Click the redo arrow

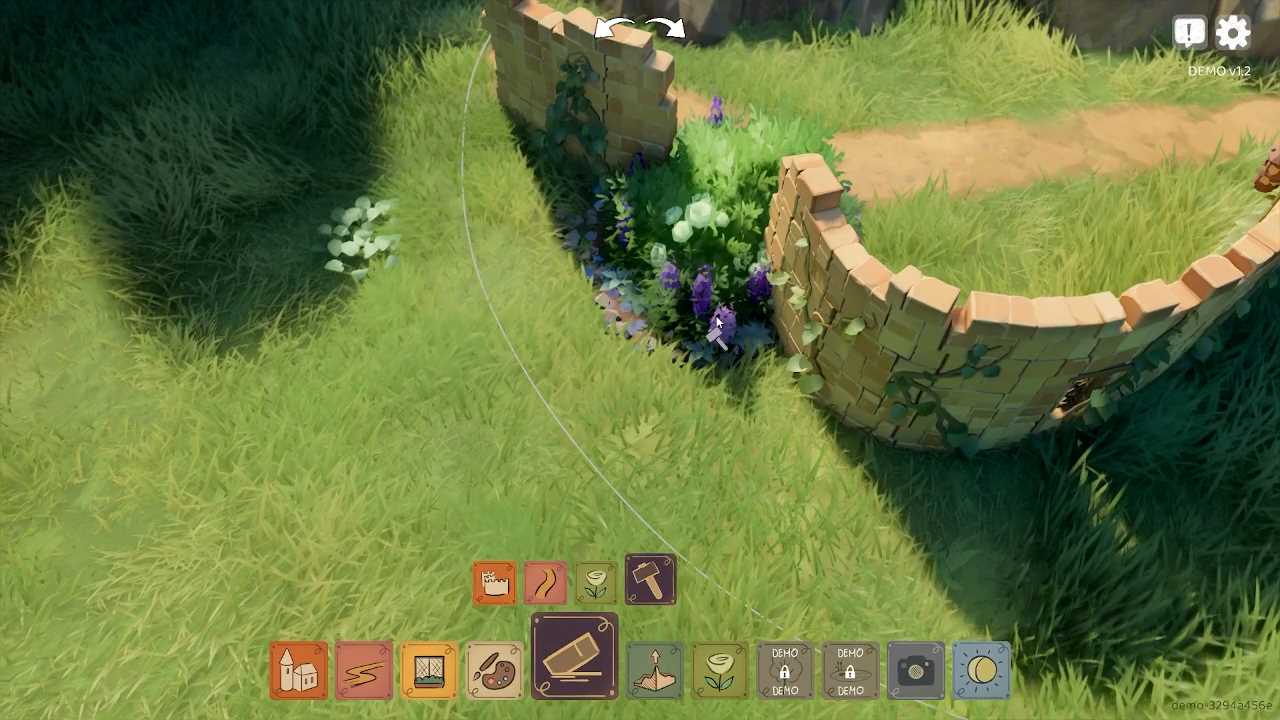[x=666, y=28]
